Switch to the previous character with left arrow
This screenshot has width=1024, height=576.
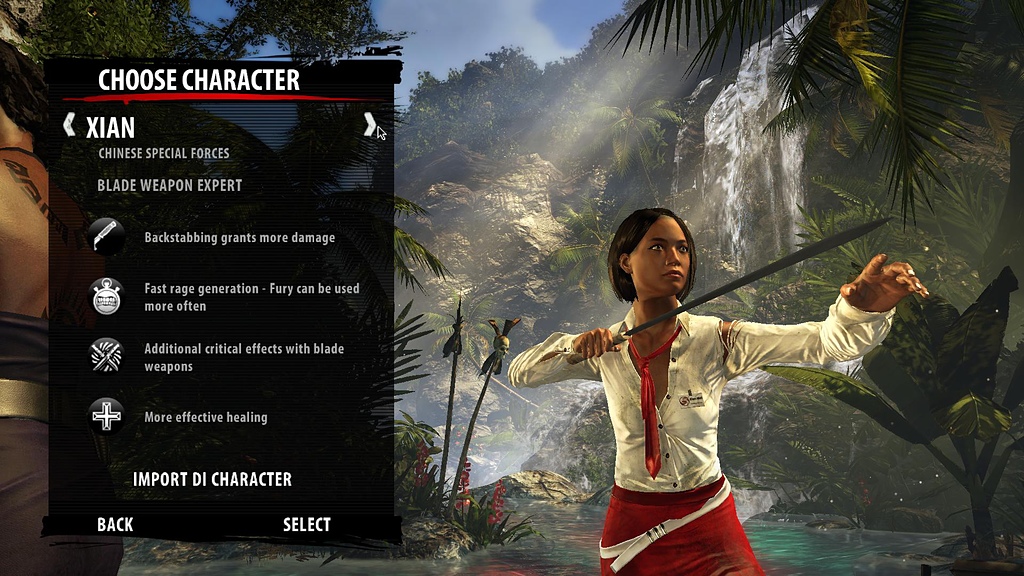click(69, 125)
